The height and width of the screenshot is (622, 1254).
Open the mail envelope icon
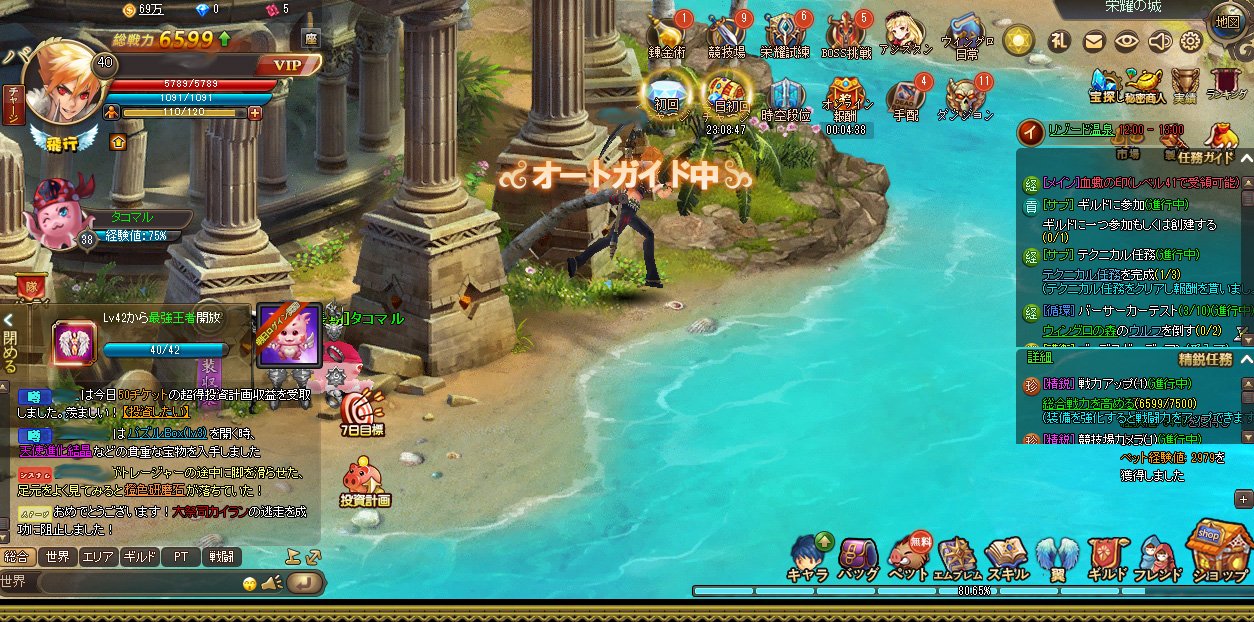click(x=1094, y=41)
